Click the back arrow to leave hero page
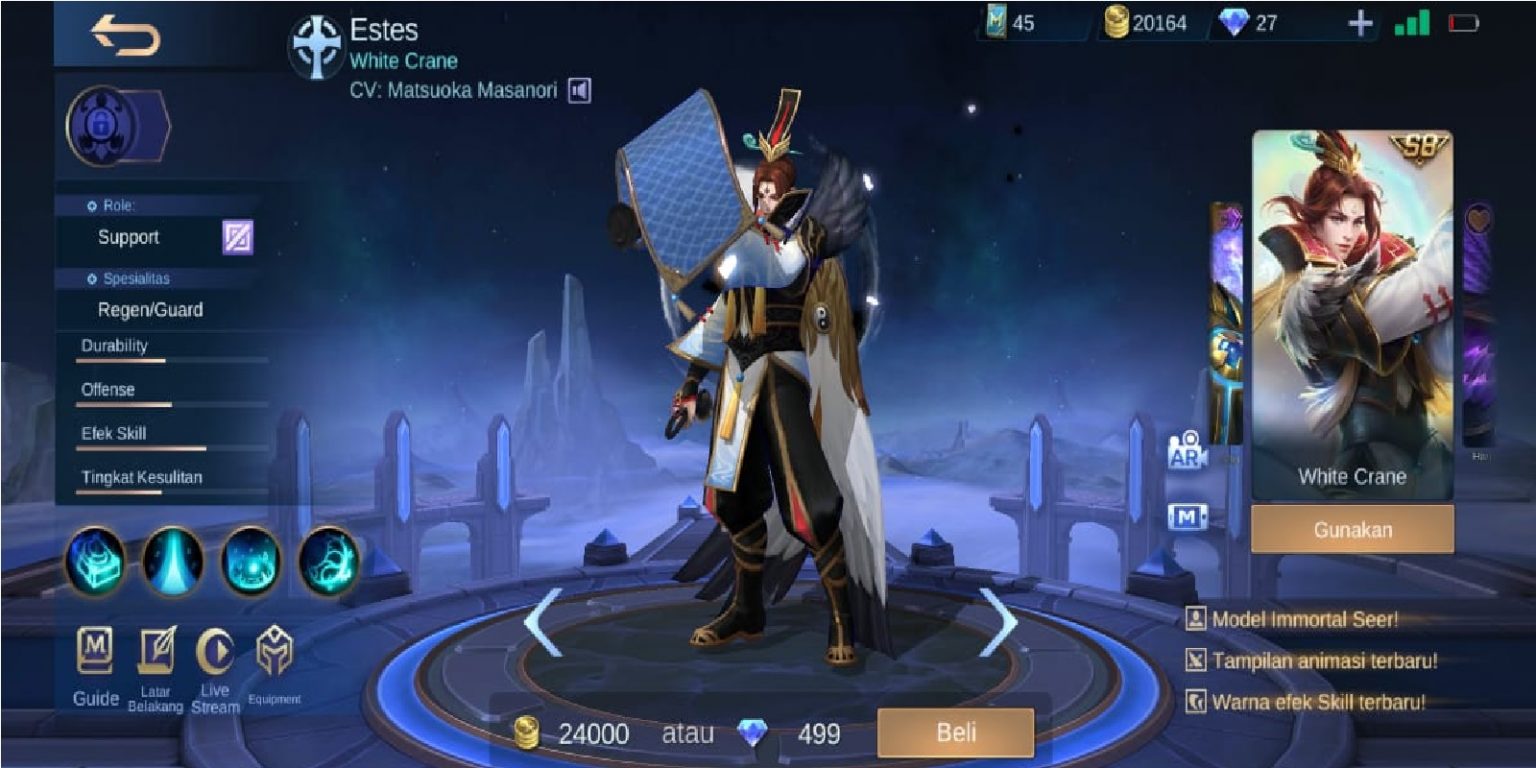 [x=125, y=32]
